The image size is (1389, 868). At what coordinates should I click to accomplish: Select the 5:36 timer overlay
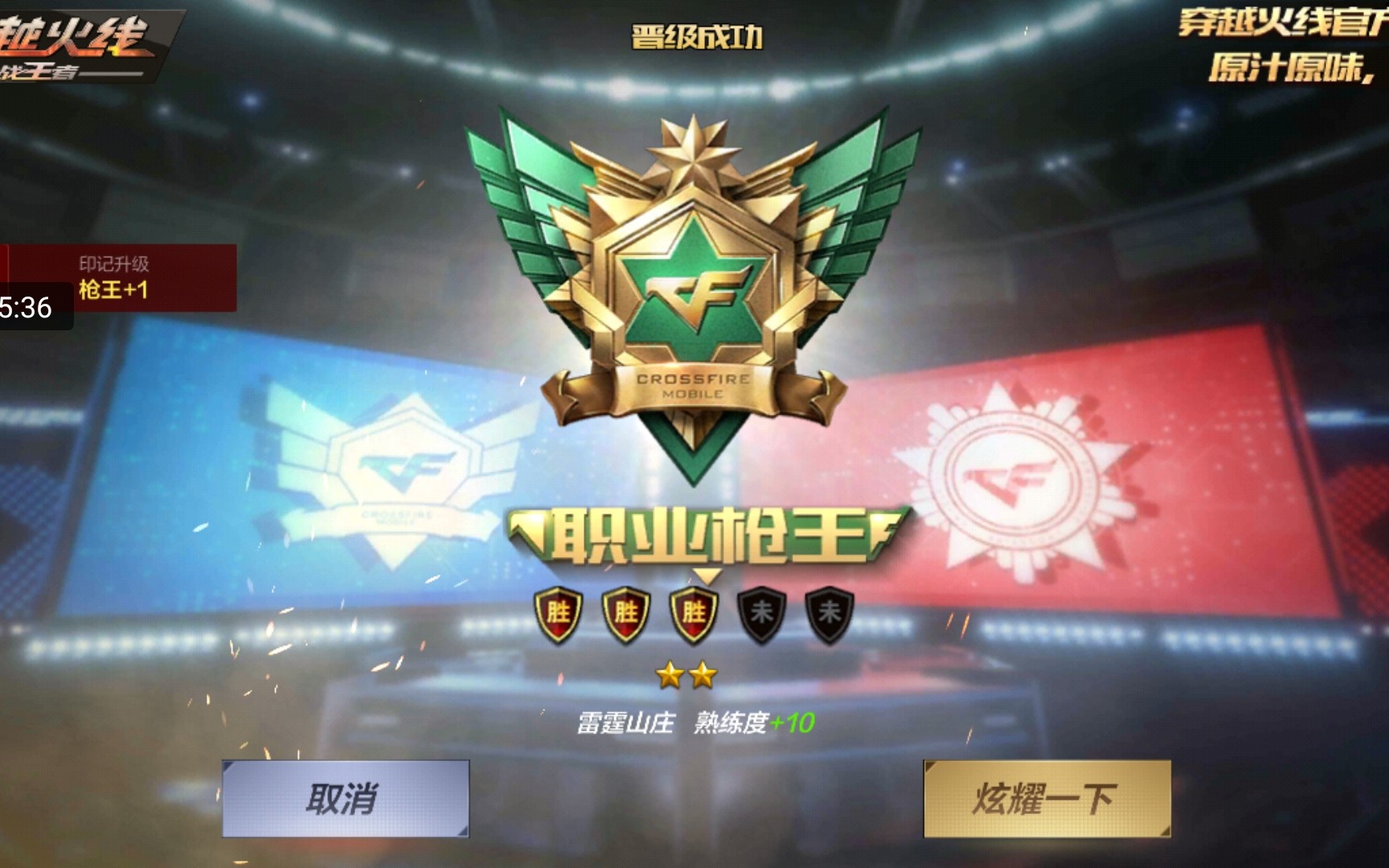(x=24, y=306)
